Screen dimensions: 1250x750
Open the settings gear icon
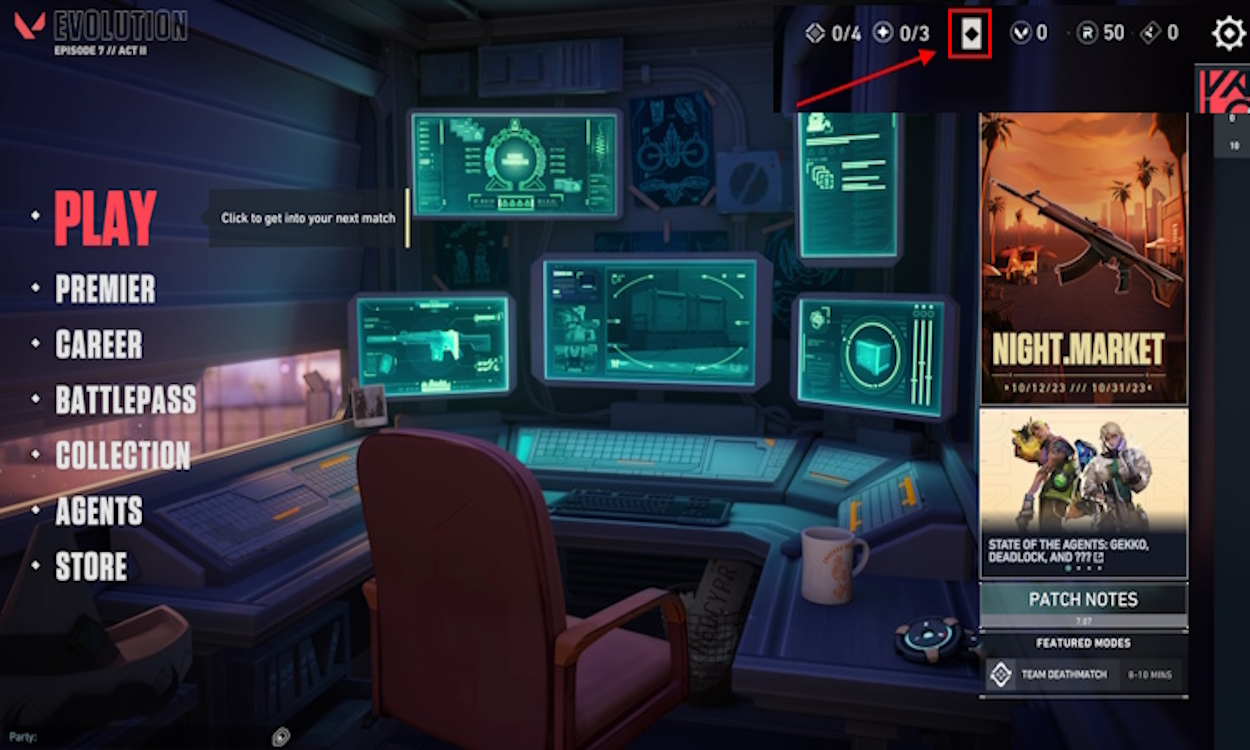click(x=1228, y=34)
